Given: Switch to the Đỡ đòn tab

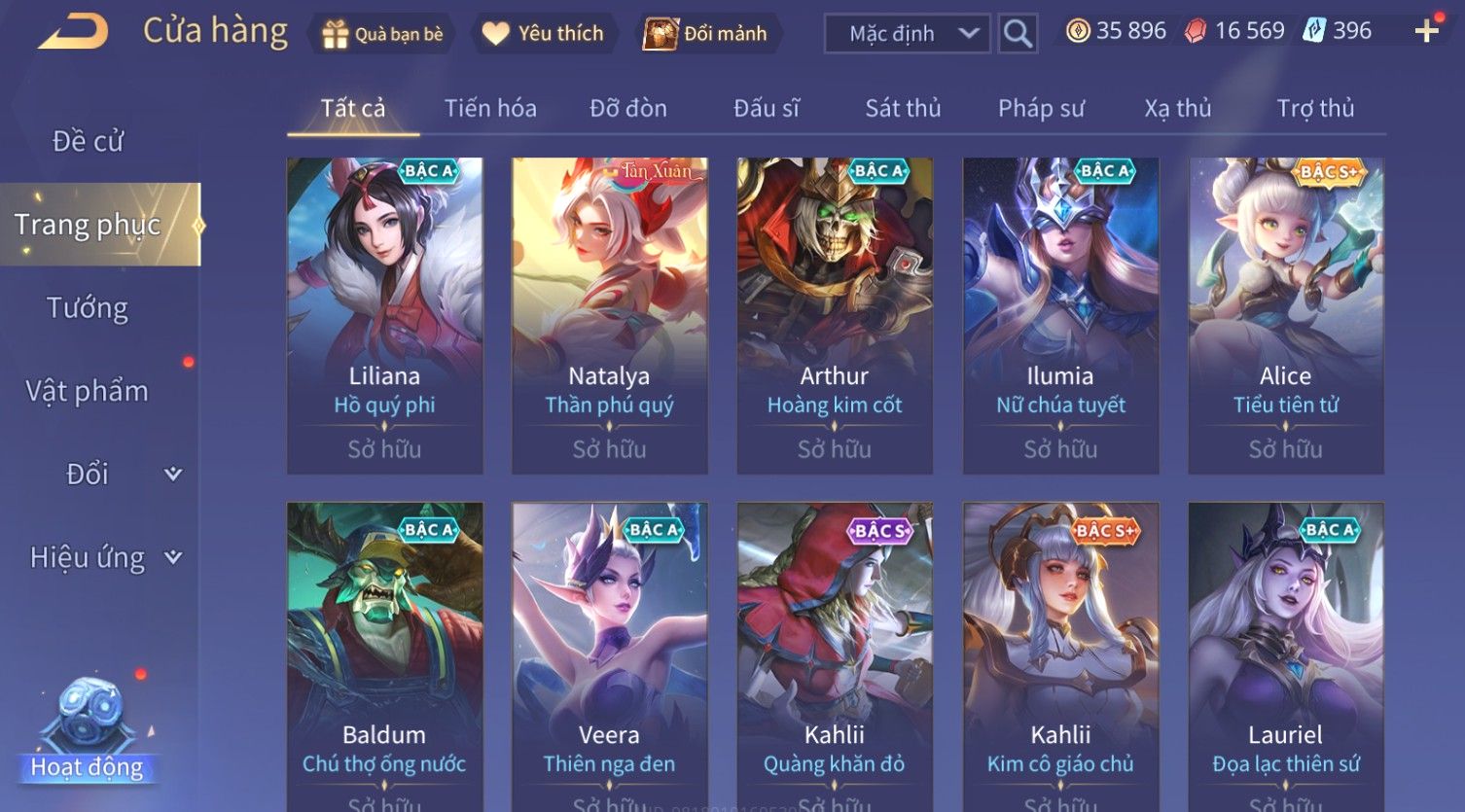Looking at the screenshot, I should pos(628,108).
